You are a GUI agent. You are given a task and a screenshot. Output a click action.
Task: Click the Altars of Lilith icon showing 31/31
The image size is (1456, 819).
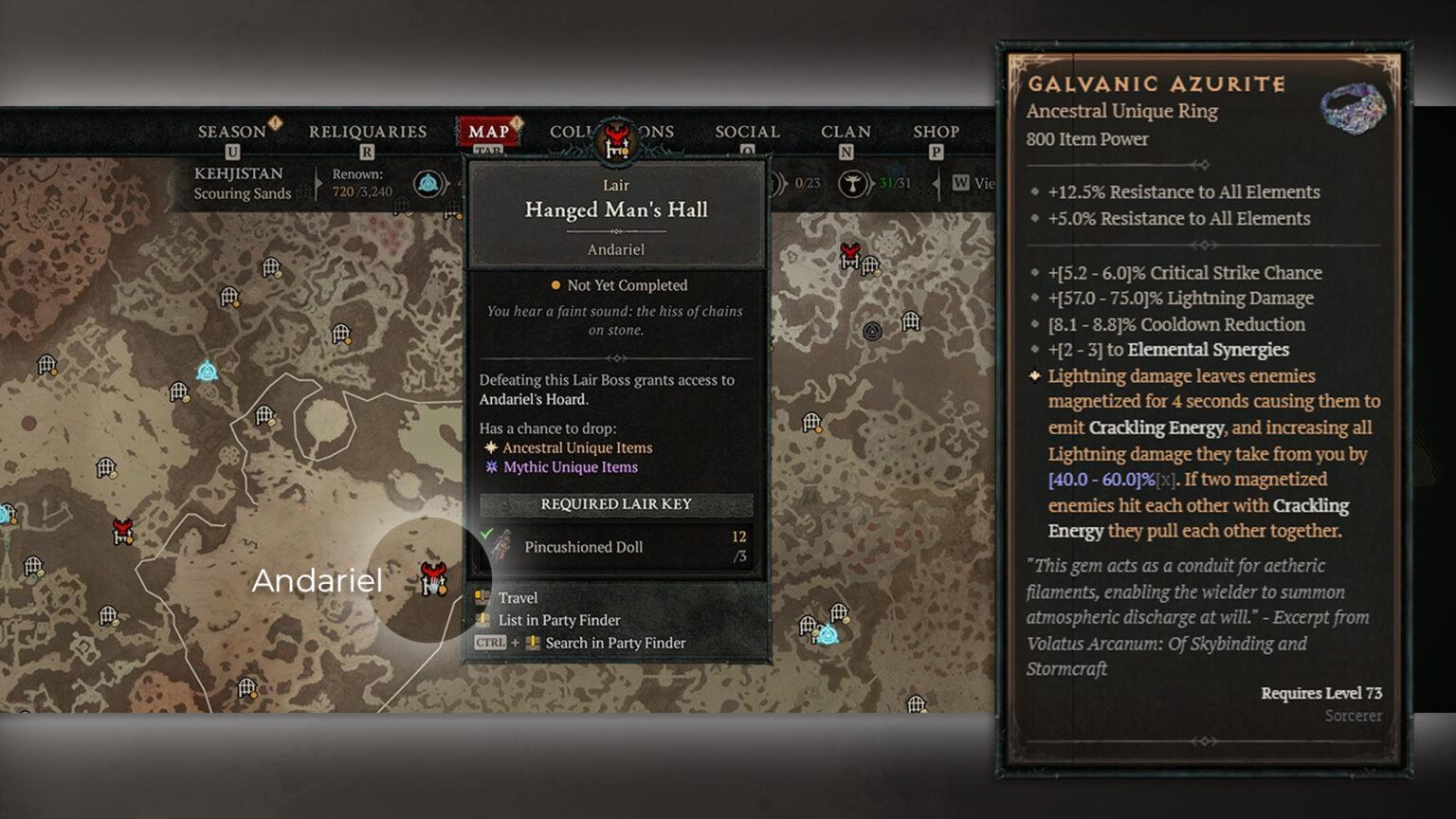point(852,184)
